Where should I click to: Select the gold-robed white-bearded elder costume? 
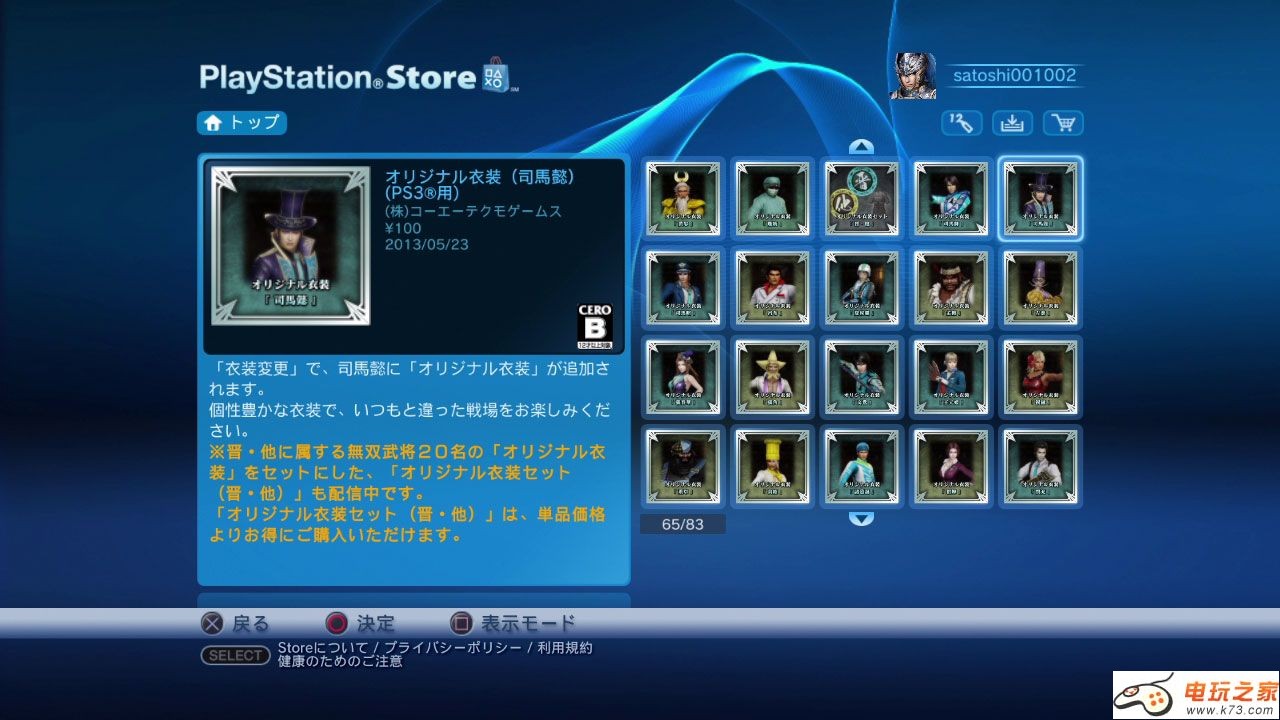click(683, 198)
